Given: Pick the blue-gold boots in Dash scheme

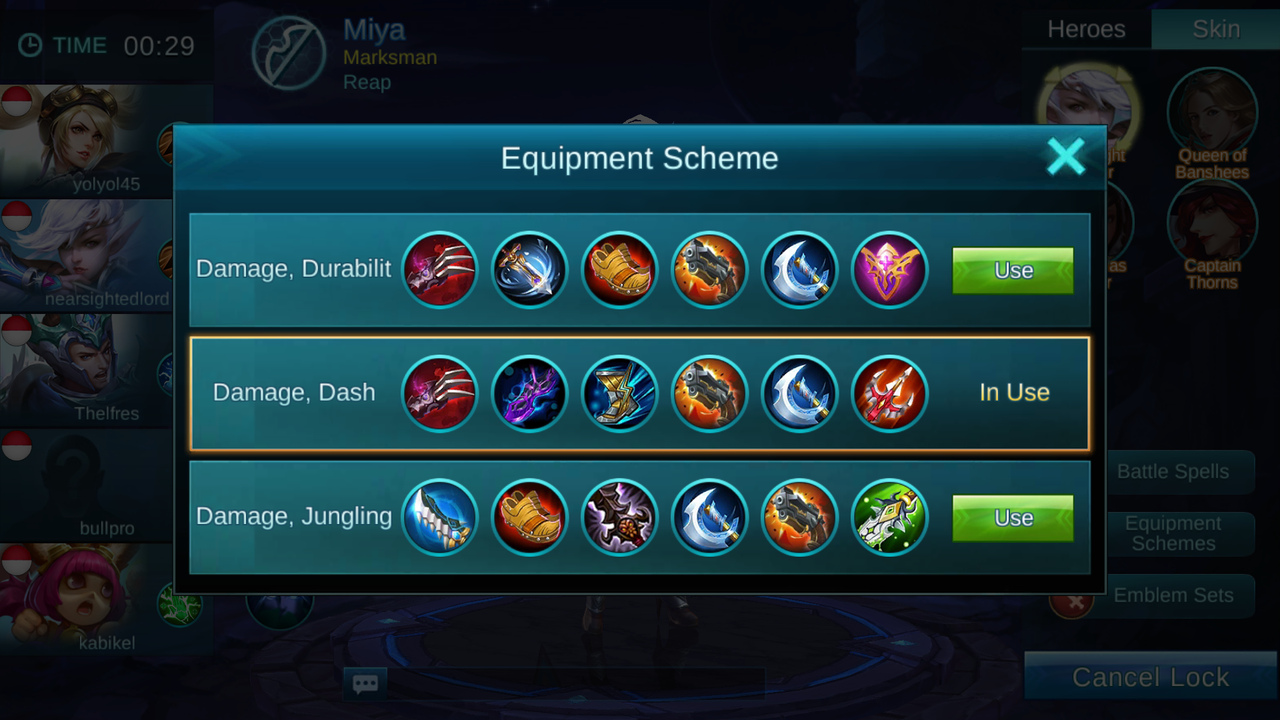Looking at the screenshot, I should (619, 393).
